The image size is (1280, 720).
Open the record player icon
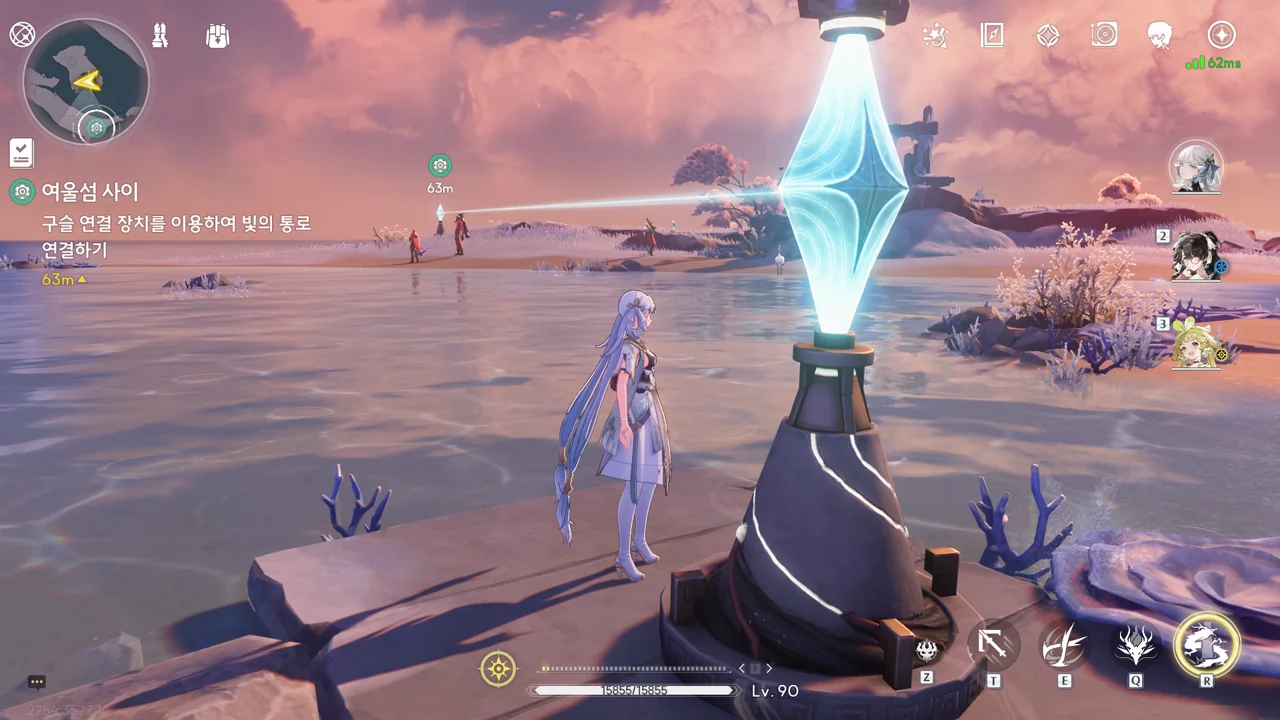1104,36
